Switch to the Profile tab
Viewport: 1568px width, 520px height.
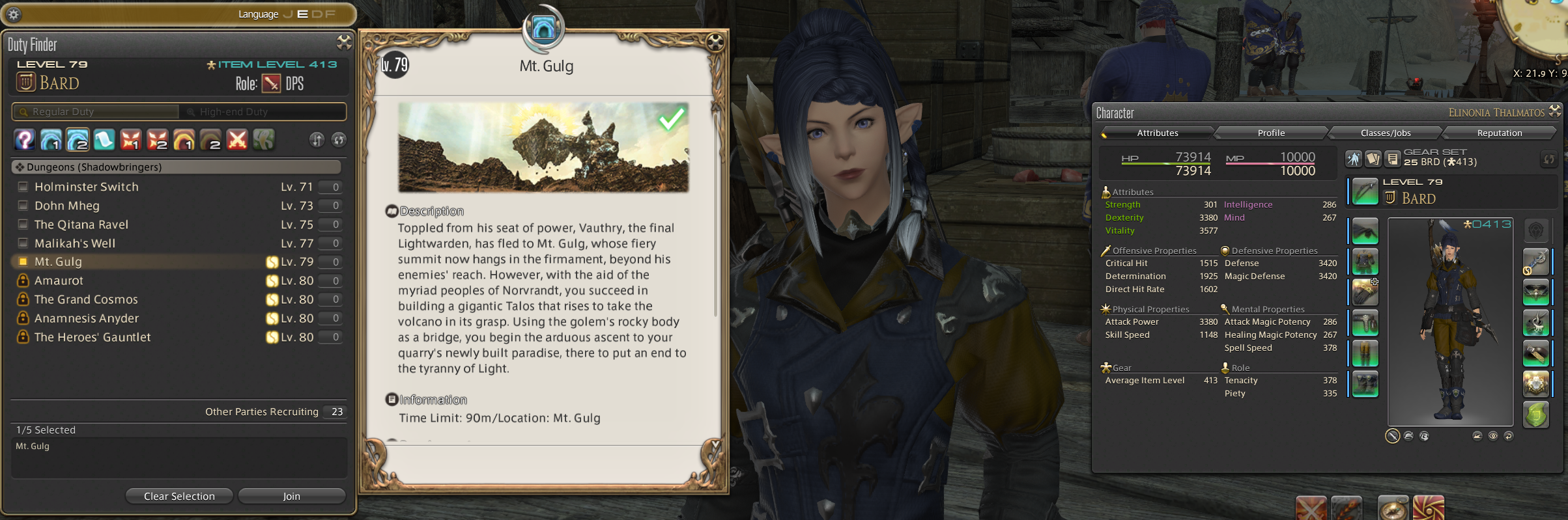click(1271, 133)
